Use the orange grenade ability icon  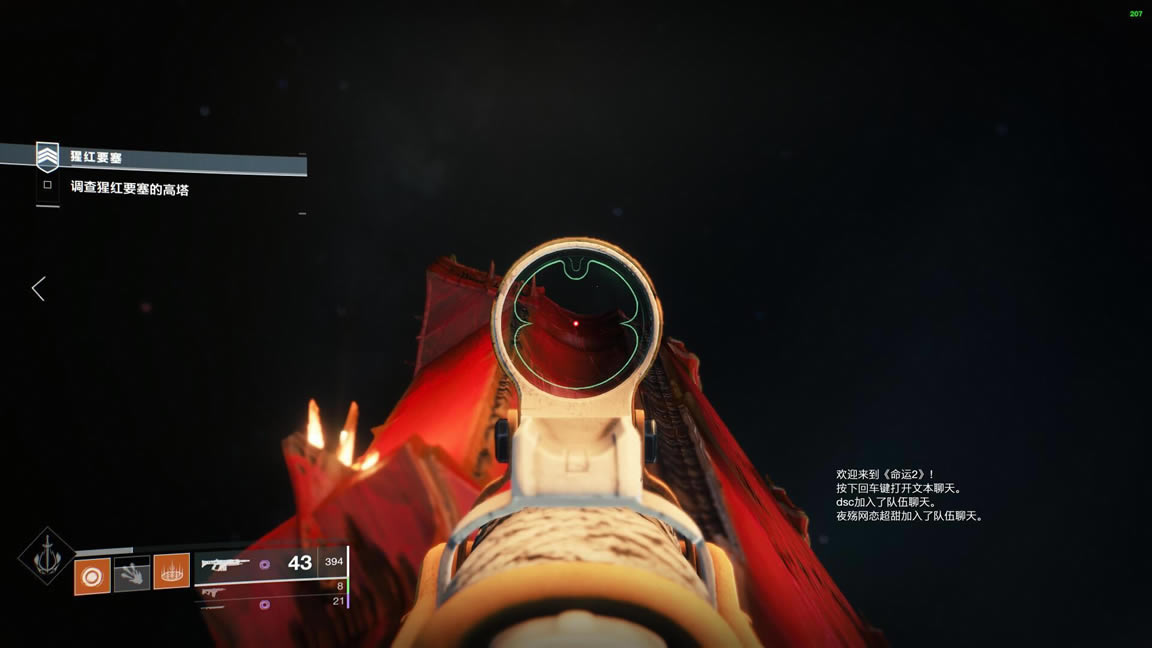[x=92, y=577]
